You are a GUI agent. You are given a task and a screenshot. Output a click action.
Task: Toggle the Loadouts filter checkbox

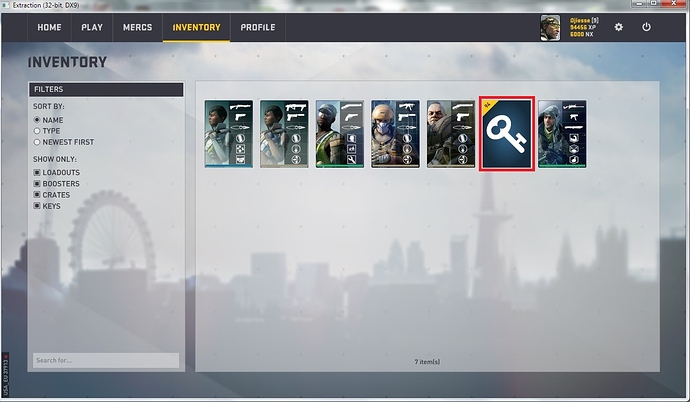point(38,172)
